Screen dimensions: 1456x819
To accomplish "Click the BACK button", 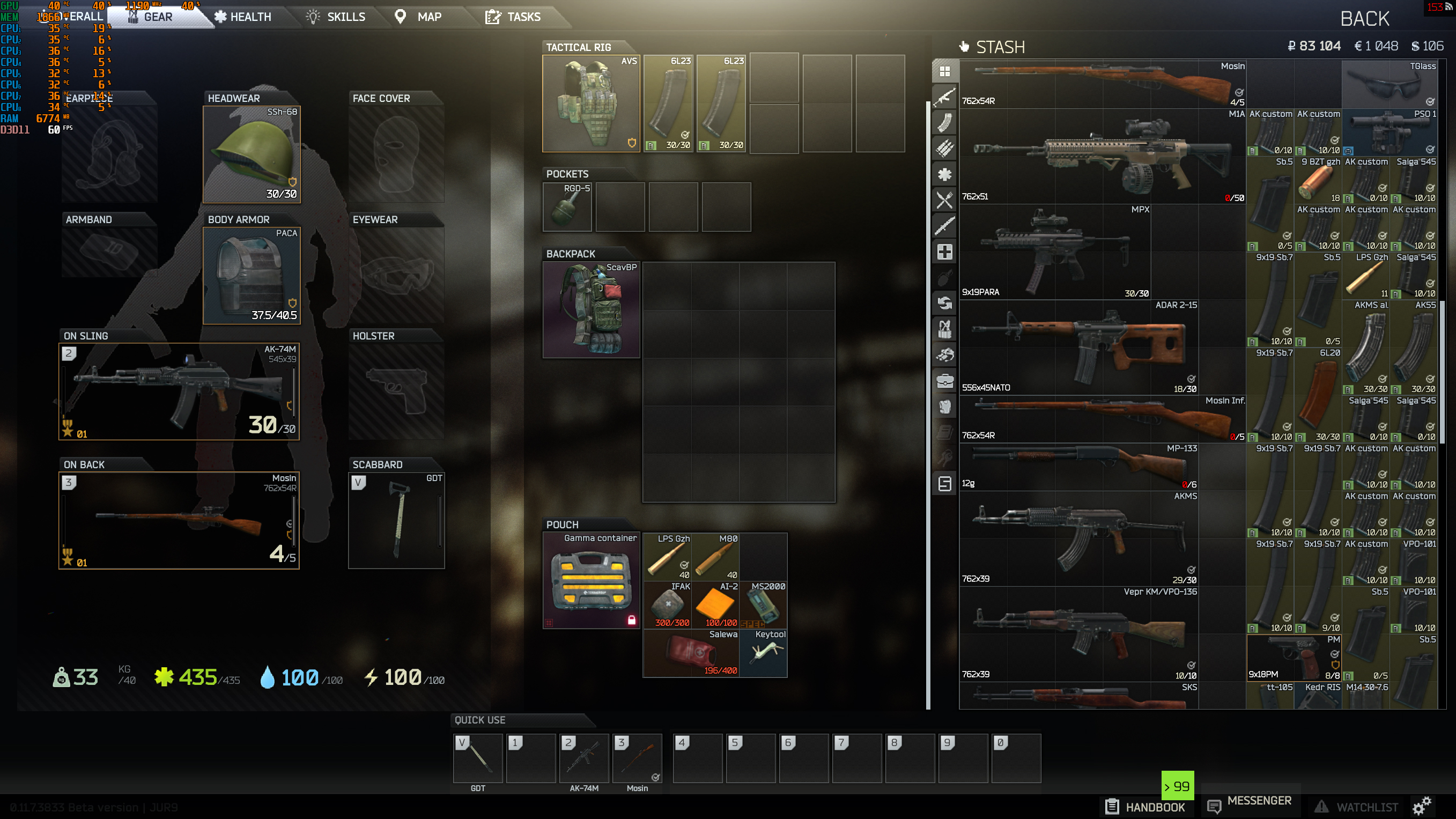I will pyautogui.click(x=1364, y=19).
